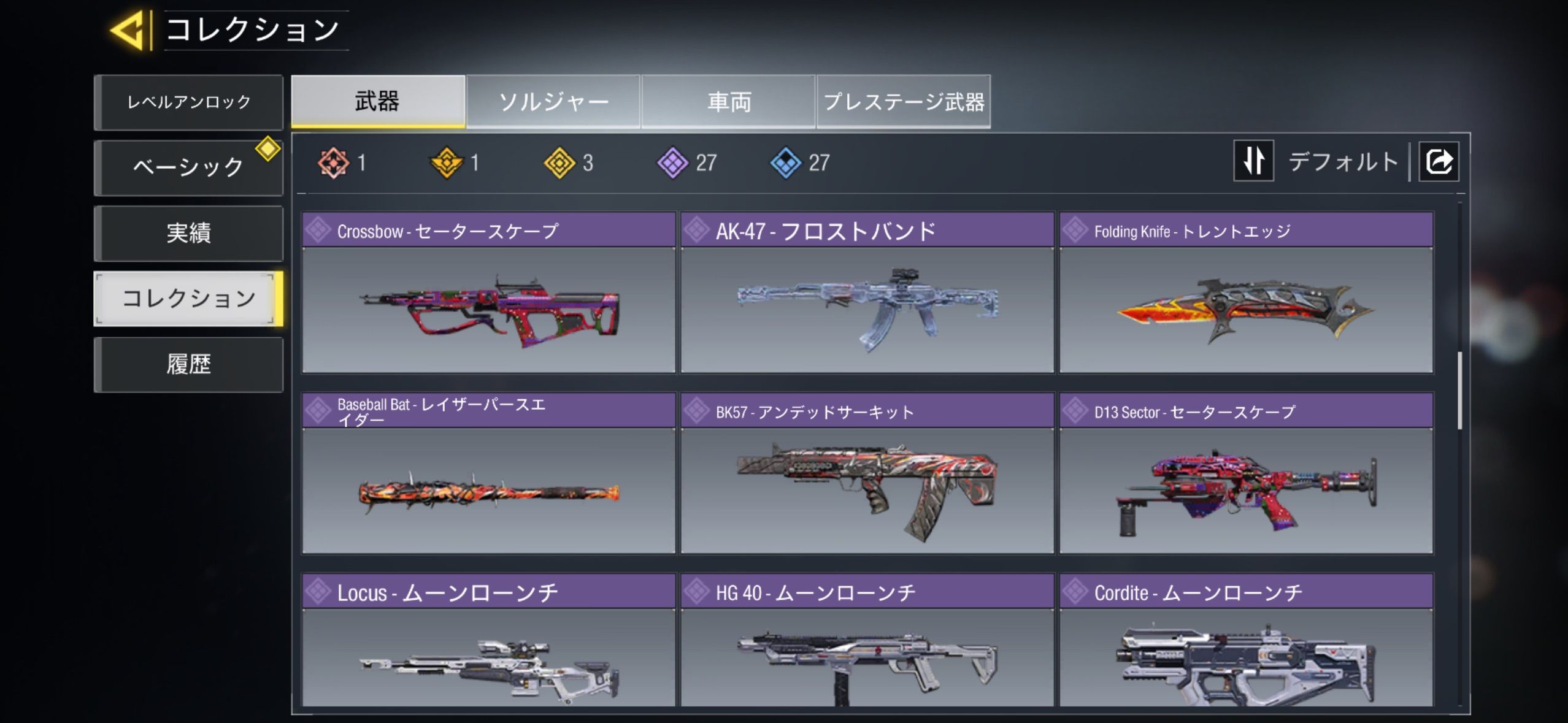Select the Crossbow セータースケープ card
The image size is (1568, 723).
488,293
